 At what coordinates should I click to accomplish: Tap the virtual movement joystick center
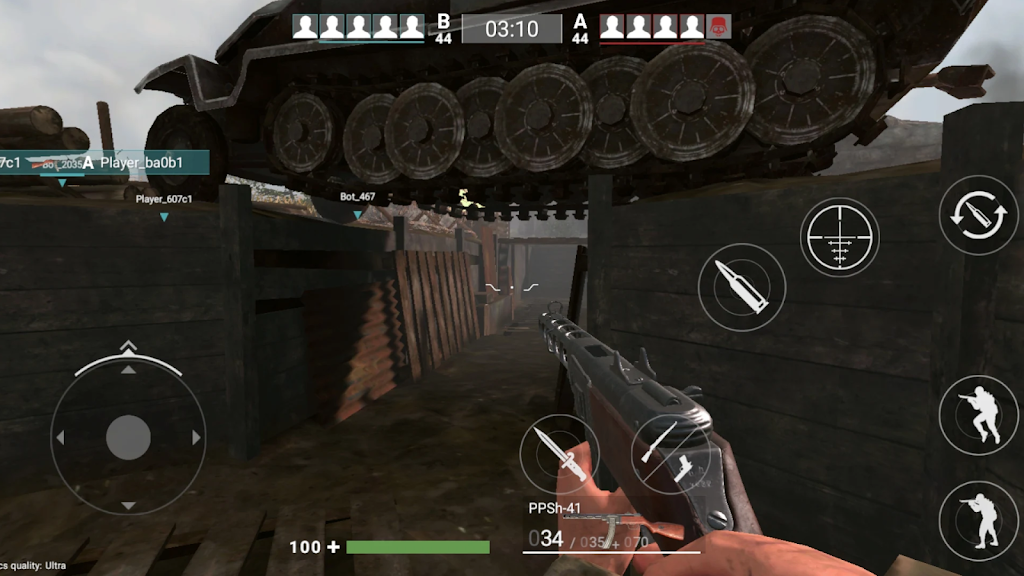[x=128, y=437]
